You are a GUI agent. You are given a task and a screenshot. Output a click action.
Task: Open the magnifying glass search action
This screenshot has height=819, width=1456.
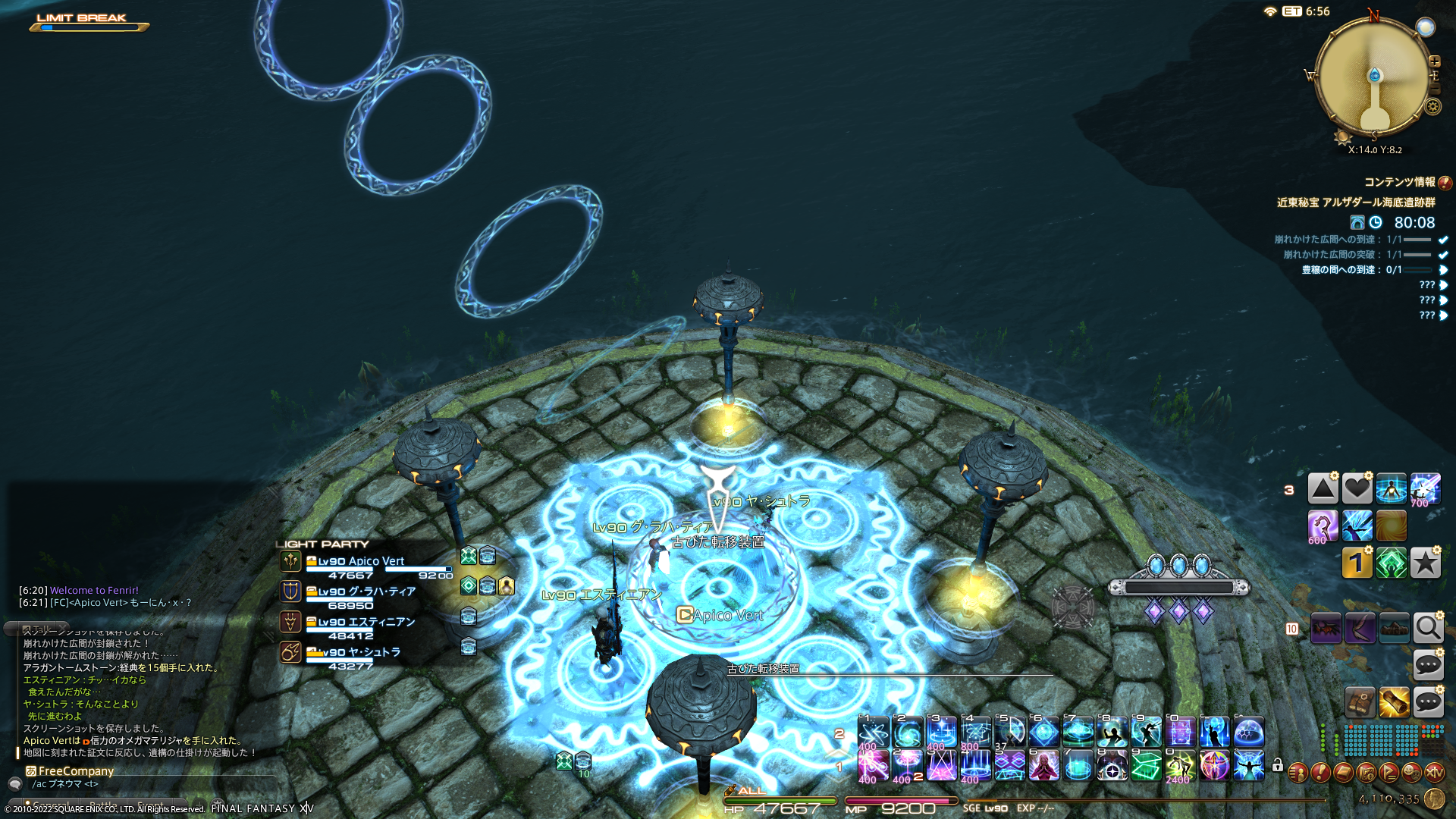(1428, 628)
